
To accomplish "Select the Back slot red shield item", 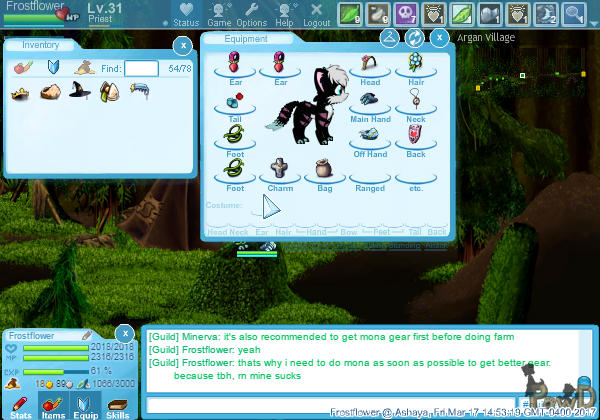I will [x=416, y=134].
